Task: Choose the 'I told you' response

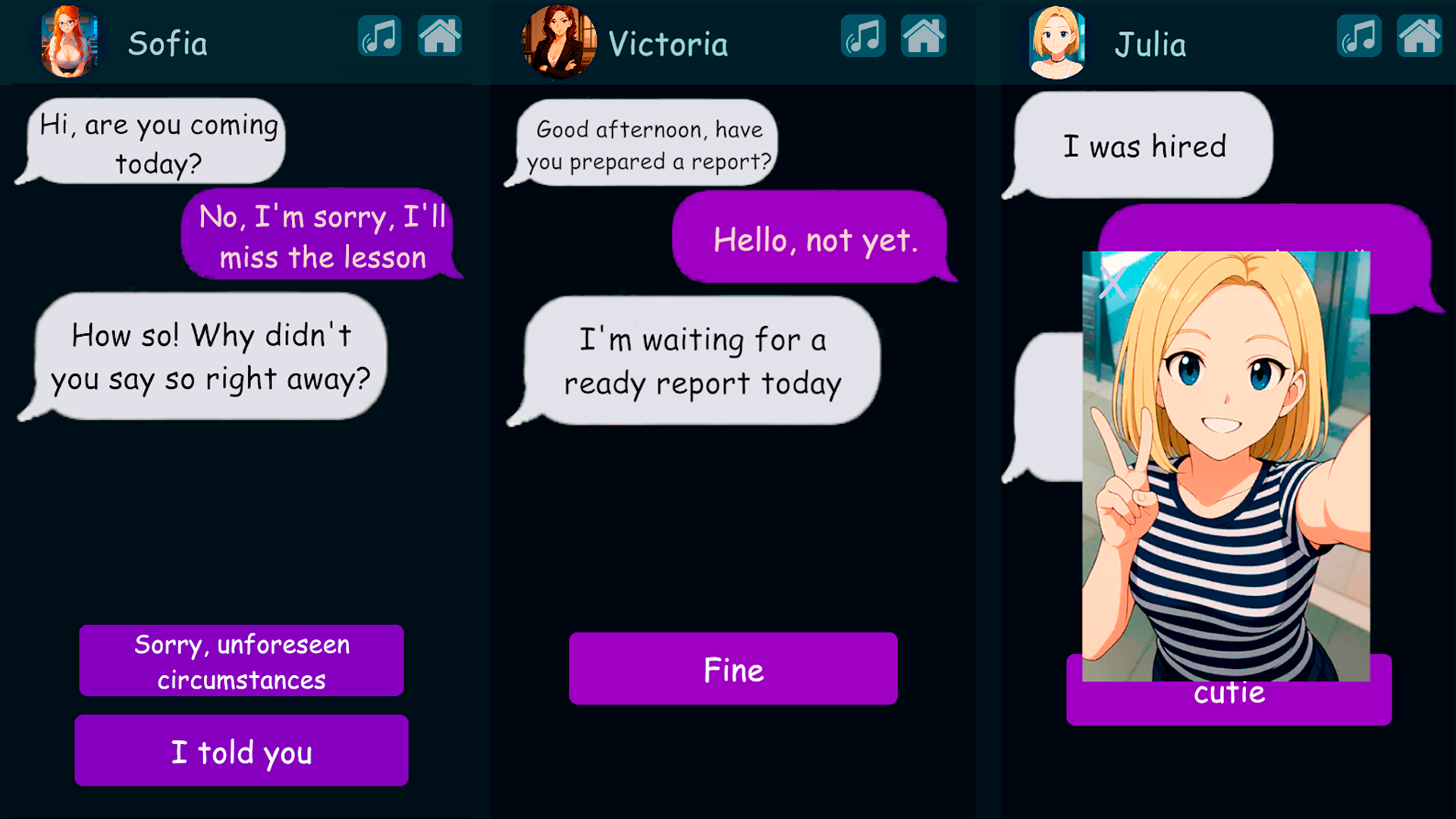Action: (x=241, y=751)
